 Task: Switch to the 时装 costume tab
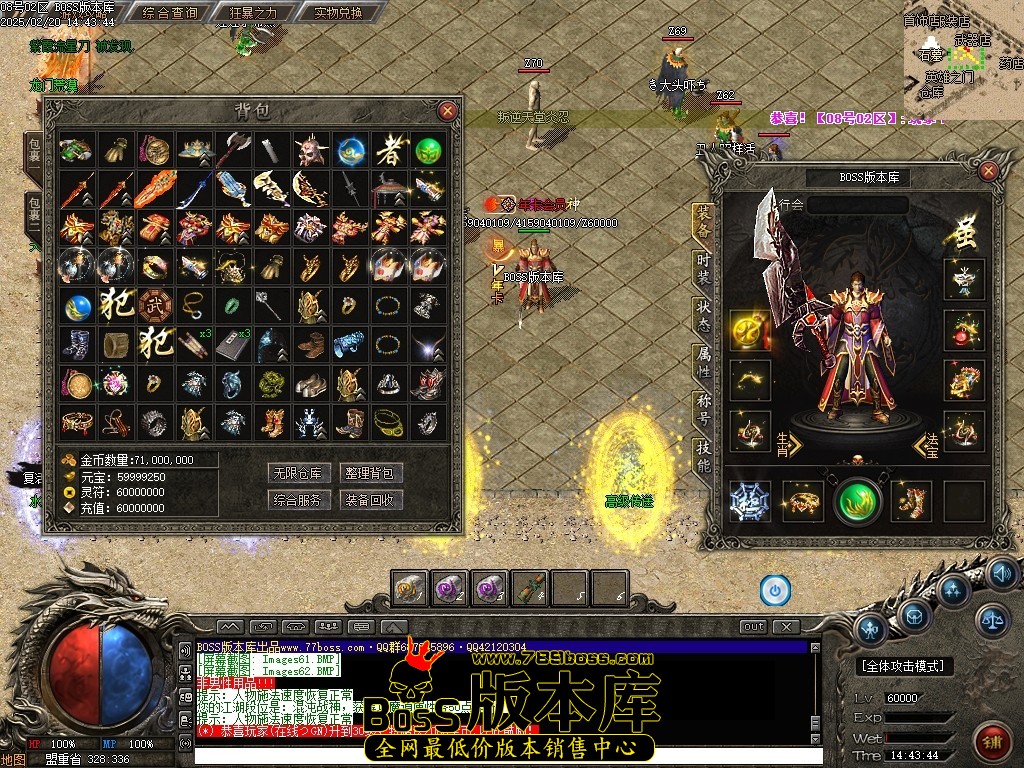click(704, 269)
